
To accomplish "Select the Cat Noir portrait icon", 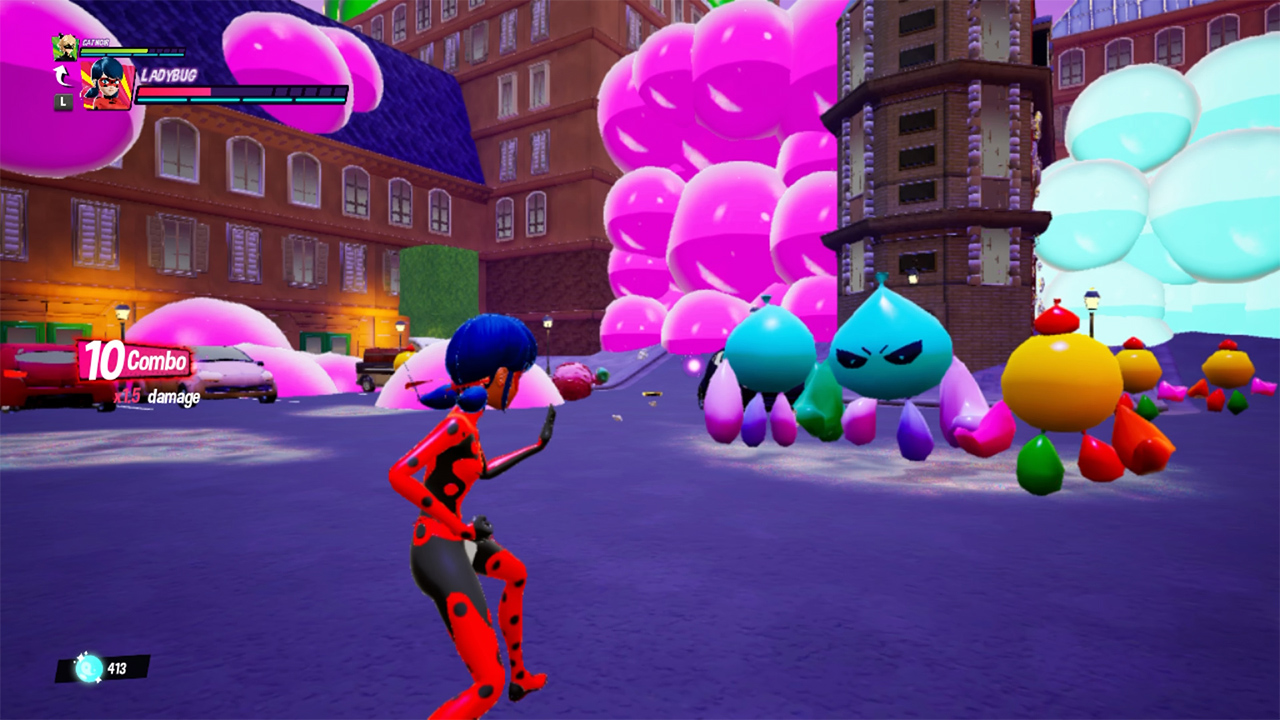I will click(64, 48).
